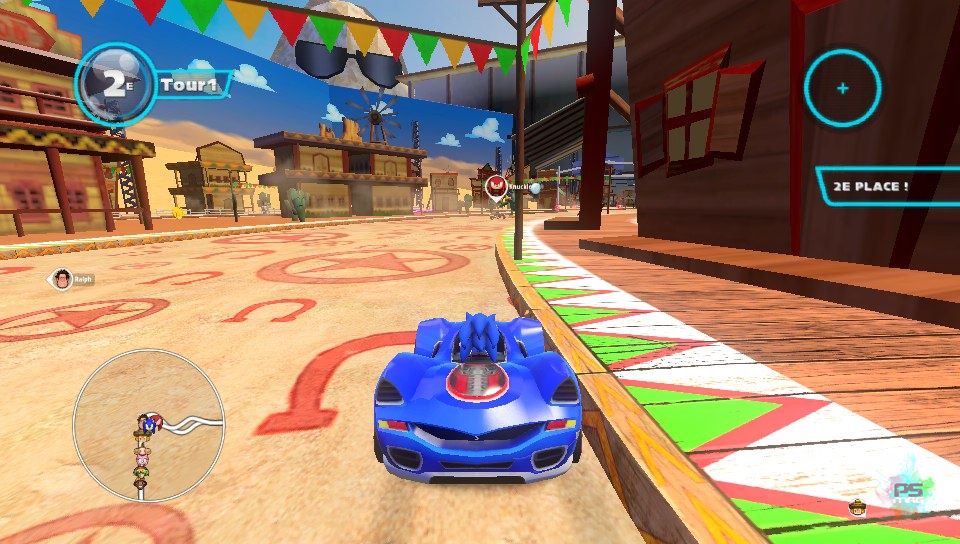This screenshot has height=544, width=960.
Task: Click the 2E PLACE notification banner
Action: click(x=885, y=186)
